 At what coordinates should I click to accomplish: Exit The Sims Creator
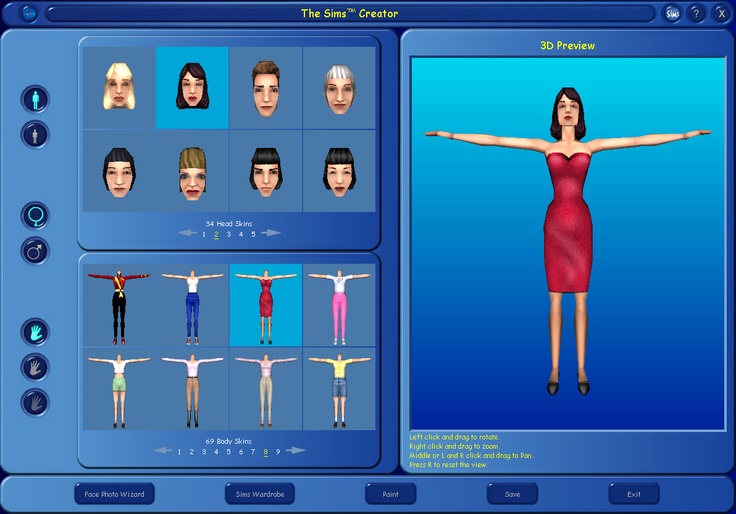coord(634,494)
